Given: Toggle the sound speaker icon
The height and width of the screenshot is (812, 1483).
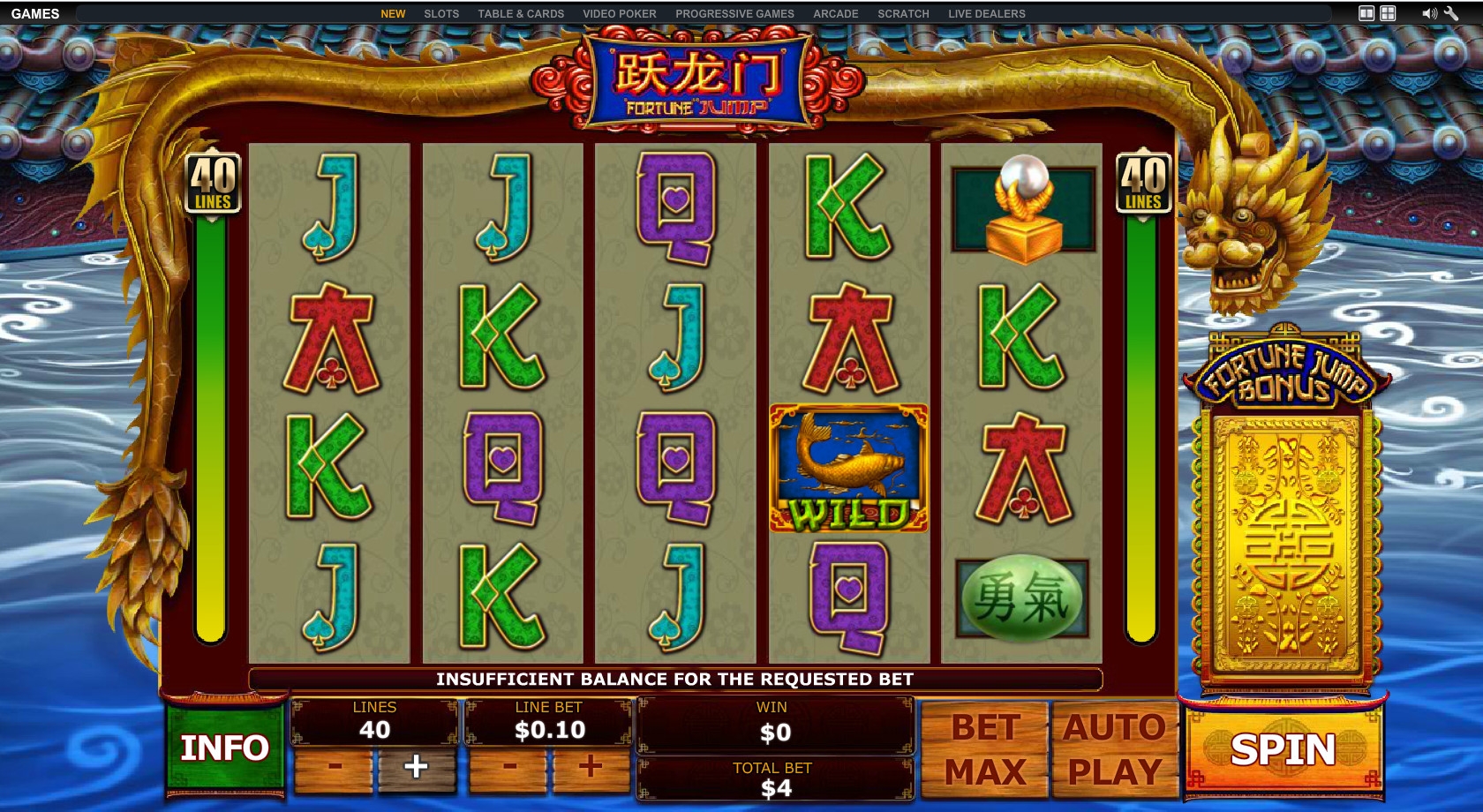Looking at the screenshot, I should 1429,13.
